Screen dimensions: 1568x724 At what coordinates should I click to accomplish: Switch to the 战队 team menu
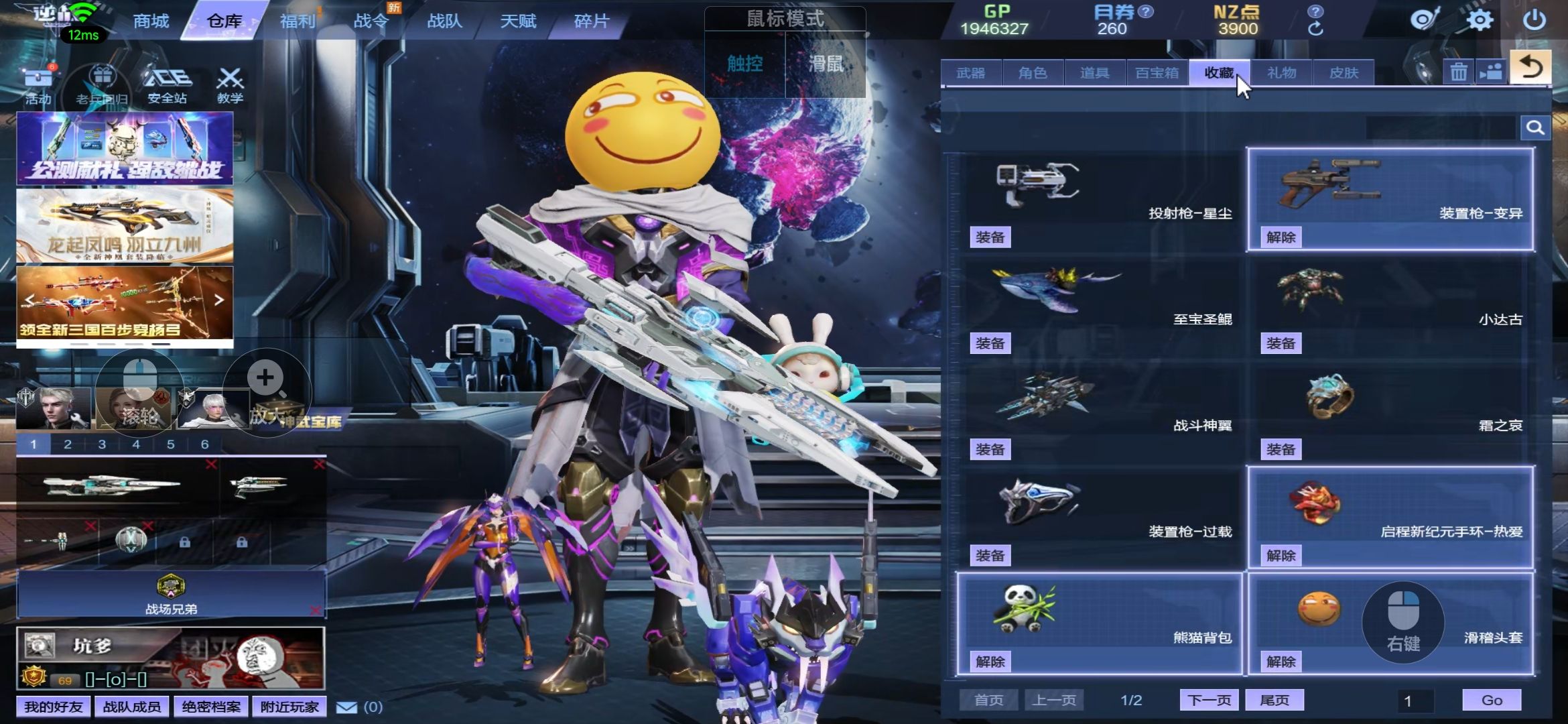coord(444,21)
